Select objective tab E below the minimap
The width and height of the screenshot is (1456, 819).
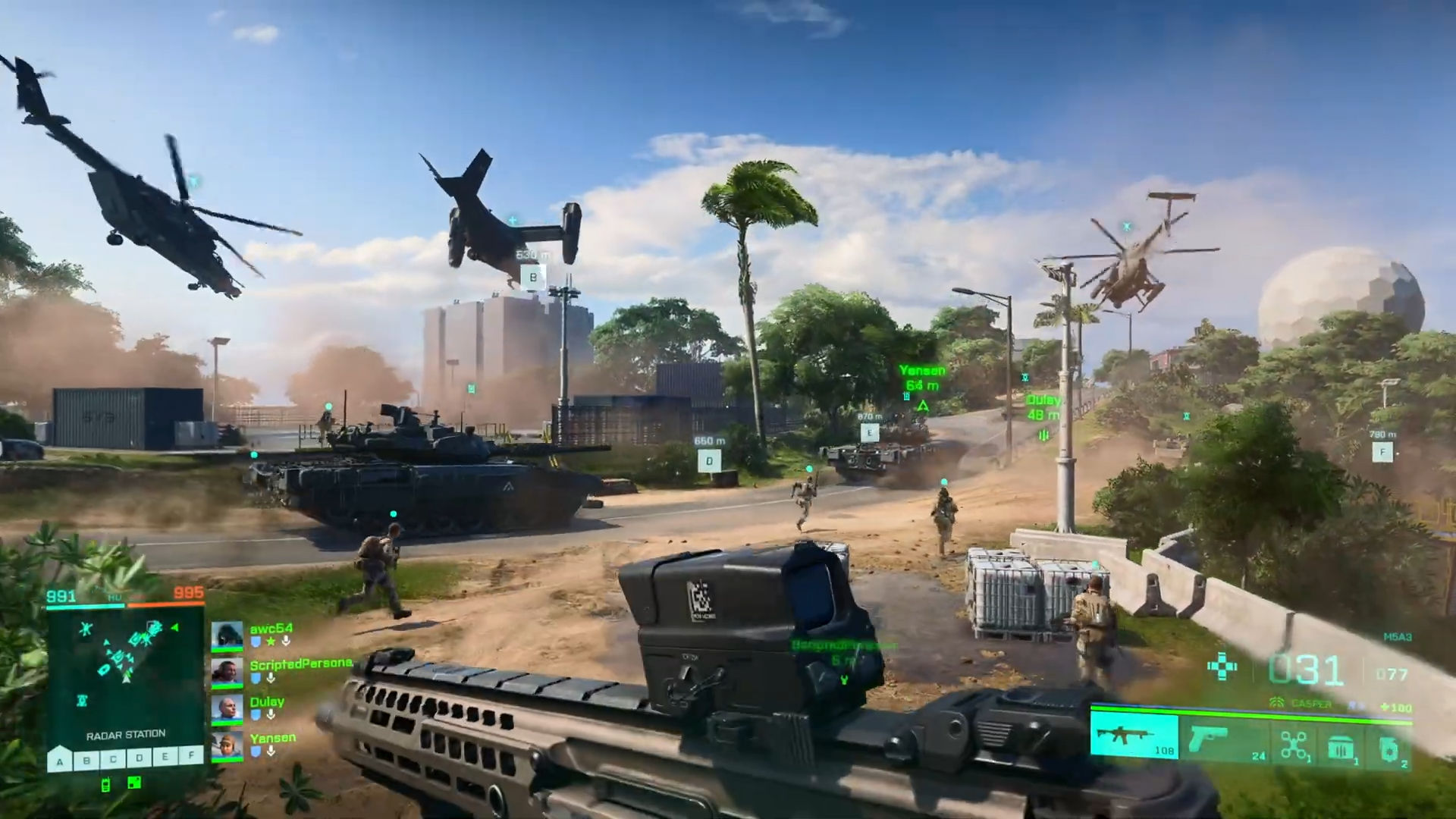[x=163, y=756]
